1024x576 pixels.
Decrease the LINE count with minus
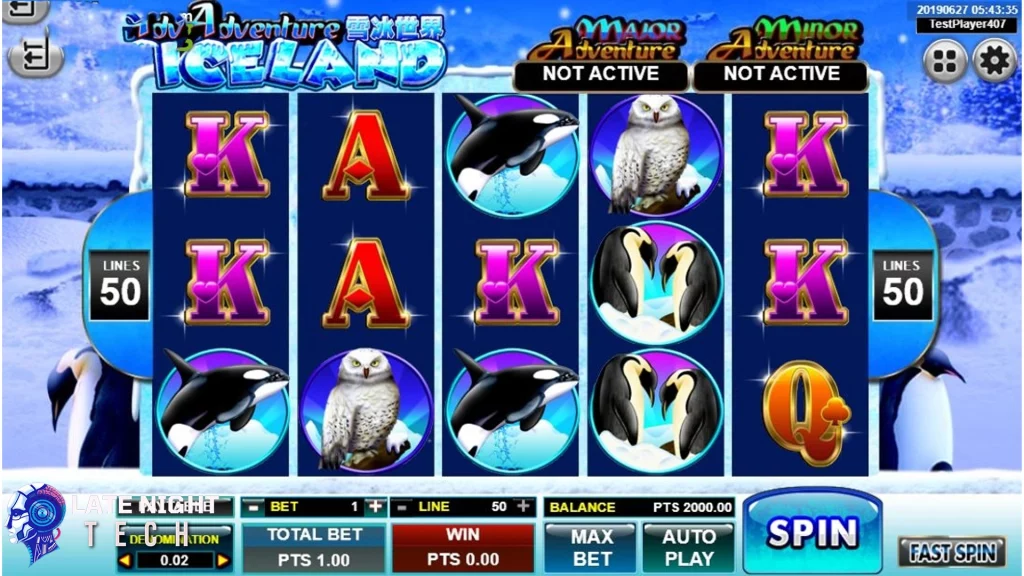(x=401, y=507)
